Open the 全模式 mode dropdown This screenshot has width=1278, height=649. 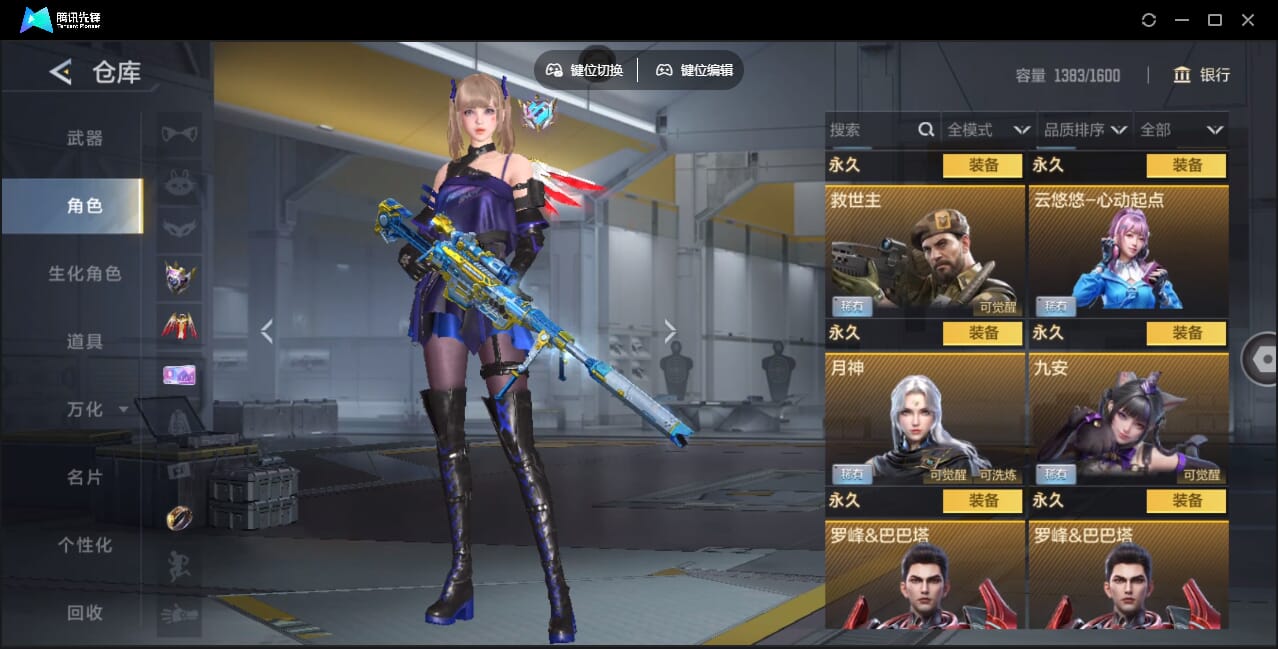click(988, 130)
